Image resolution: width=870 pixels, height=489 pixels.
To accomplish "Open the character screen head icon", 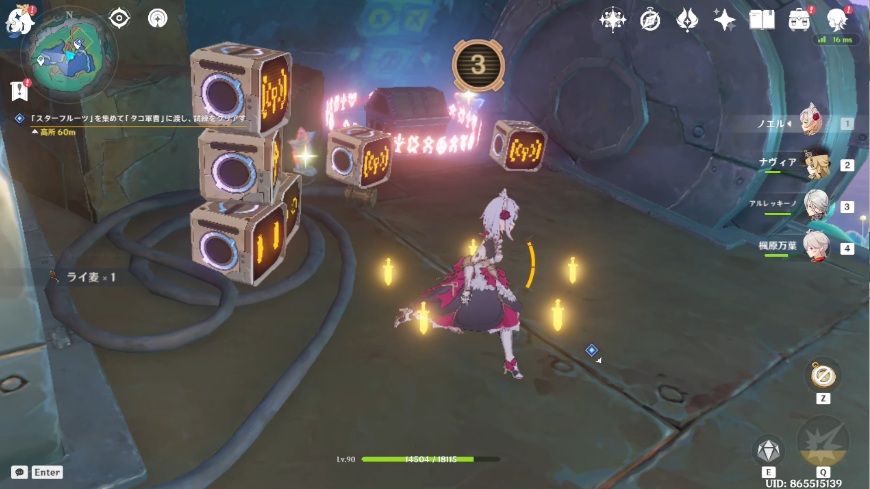I will click(x=838, y=19).
